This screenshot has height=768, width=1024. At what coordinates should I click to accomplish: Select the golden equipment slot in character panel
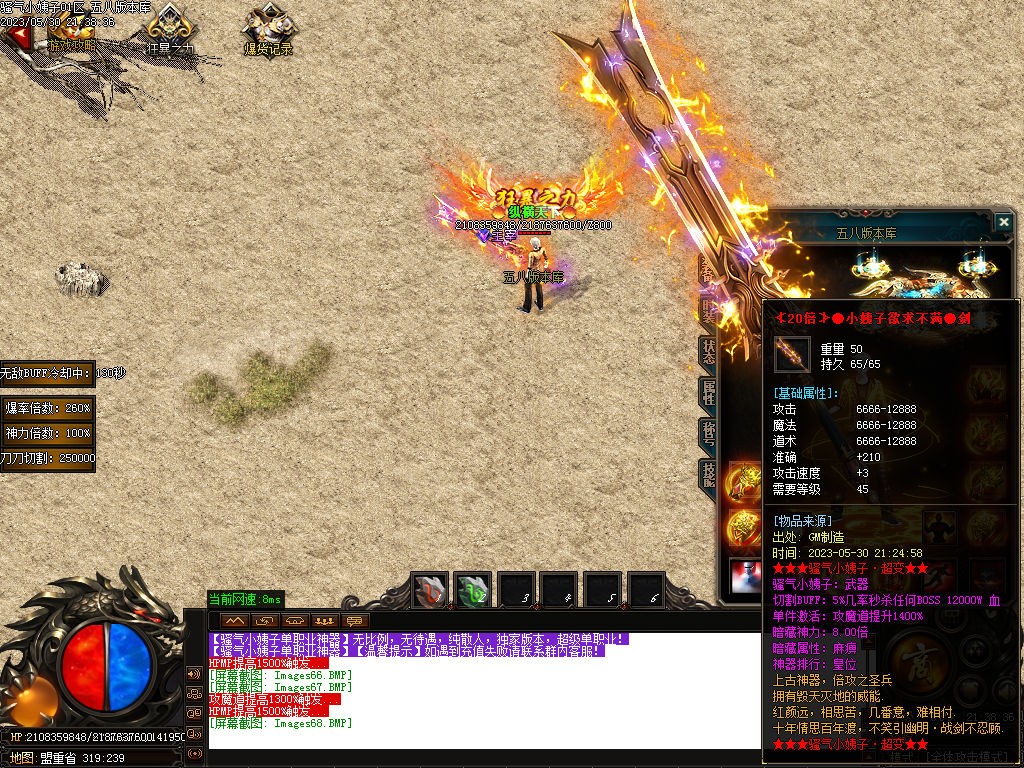click(744, 481)
